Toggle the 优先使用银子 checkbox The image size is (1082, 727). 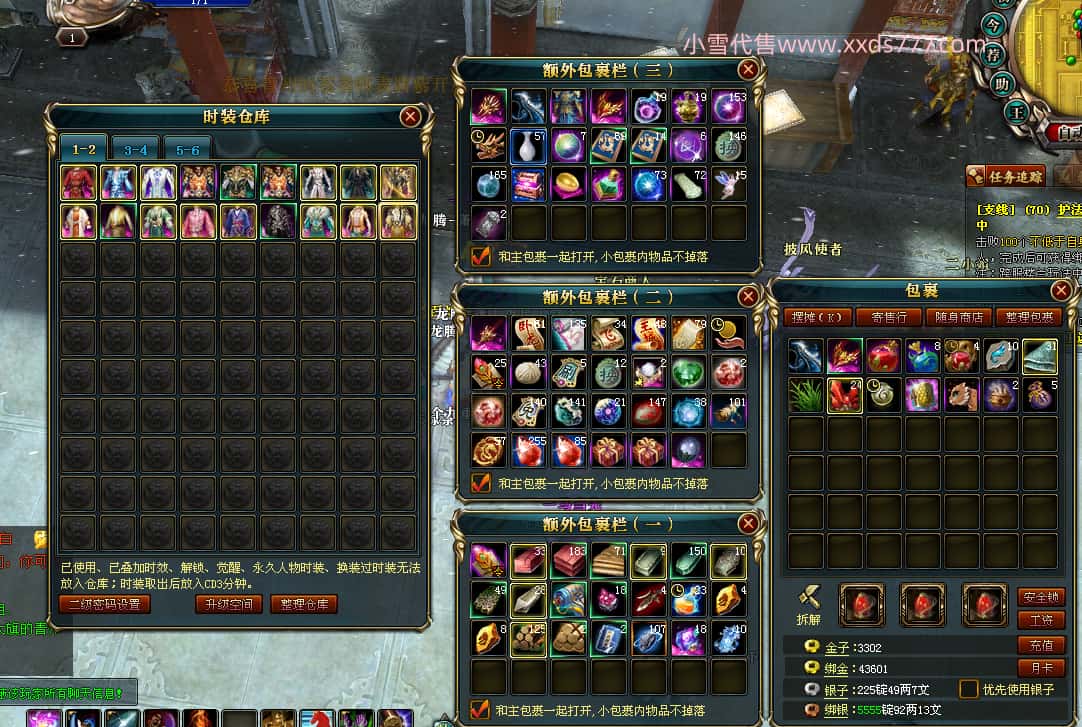click(968, 689)
